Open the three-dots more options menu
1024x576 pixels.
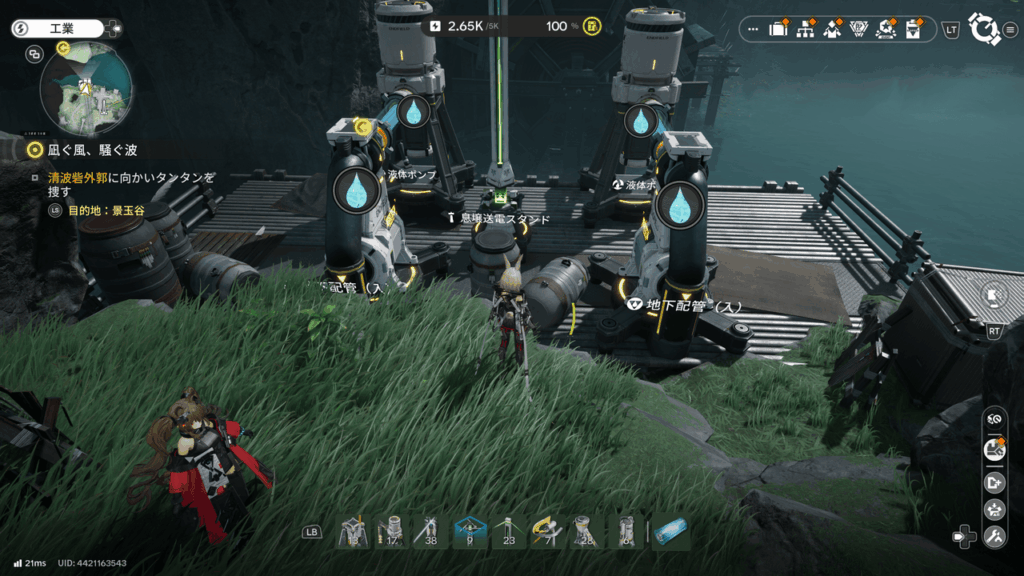tap(753, 29)
